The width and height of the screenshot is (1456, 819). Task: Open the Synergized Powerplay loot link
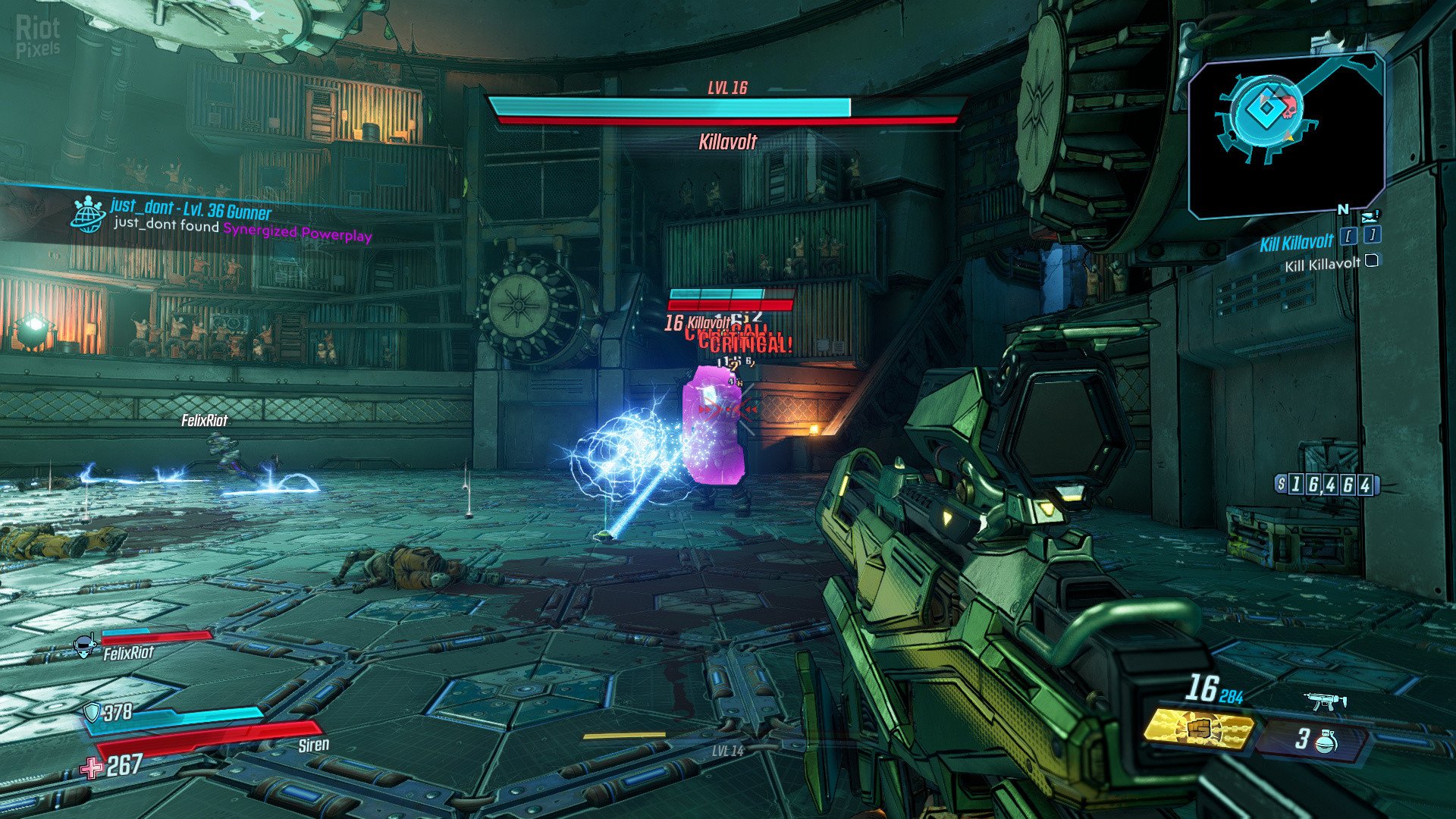tap(297, 233)
